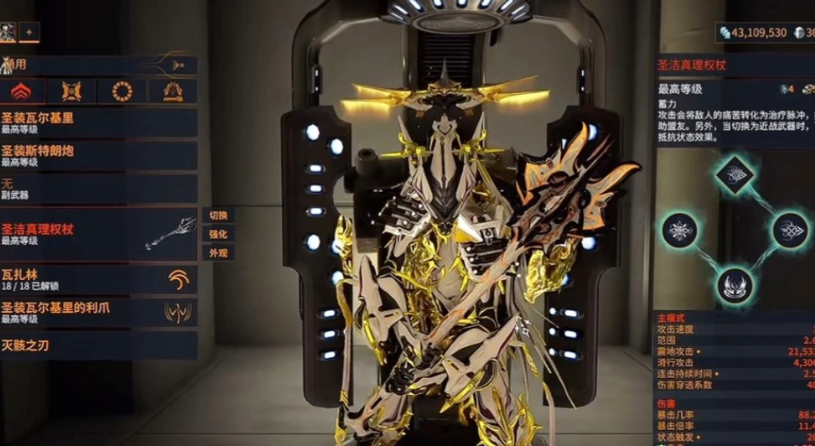Select the 圣洁真理权杖 melee weapon row
Image resolution: width=815 pixels, height=446 pixels.
point(98,233)
